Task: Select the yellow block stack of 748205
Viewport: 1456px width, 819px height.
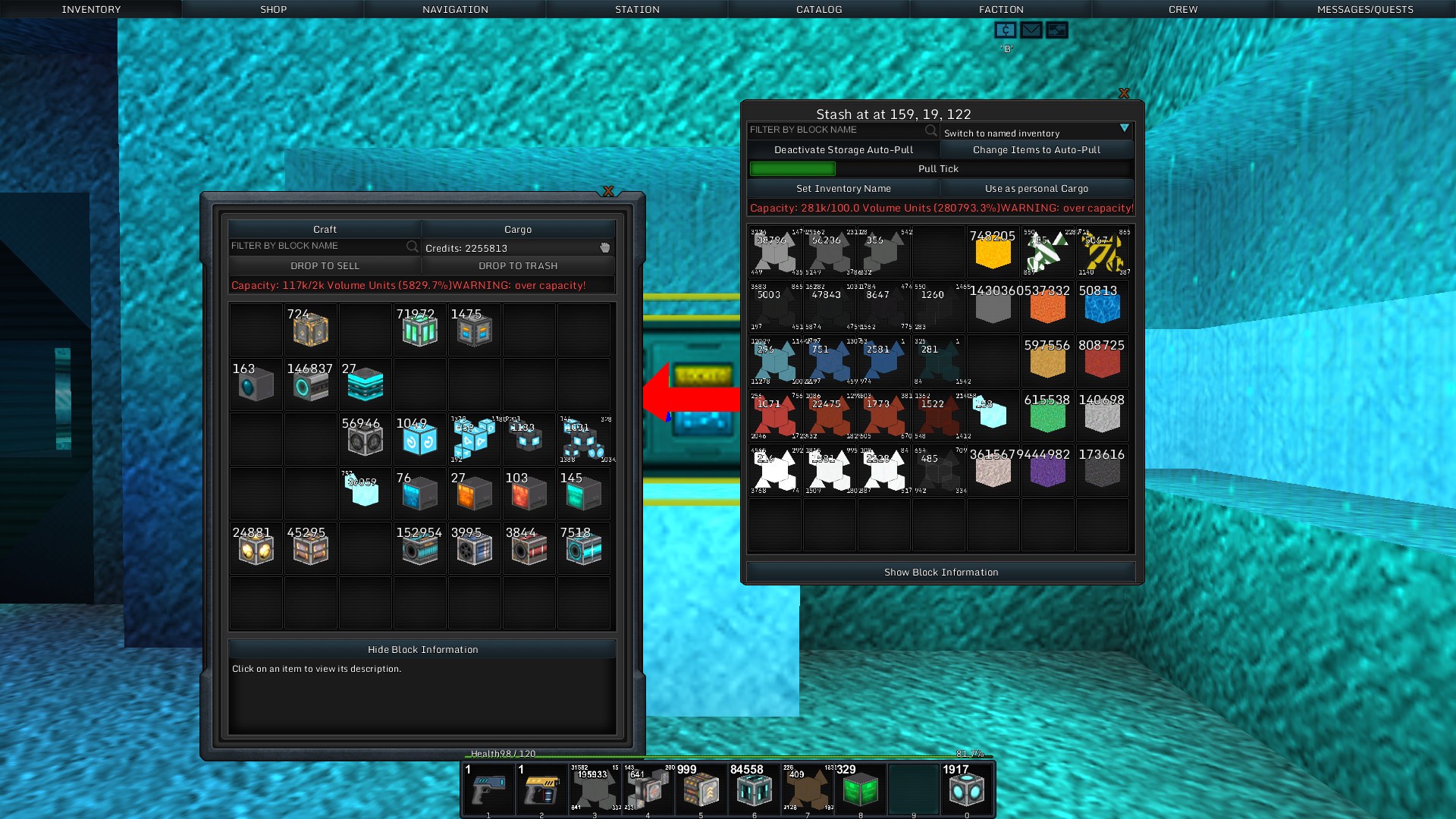Action: click(993, 253)
